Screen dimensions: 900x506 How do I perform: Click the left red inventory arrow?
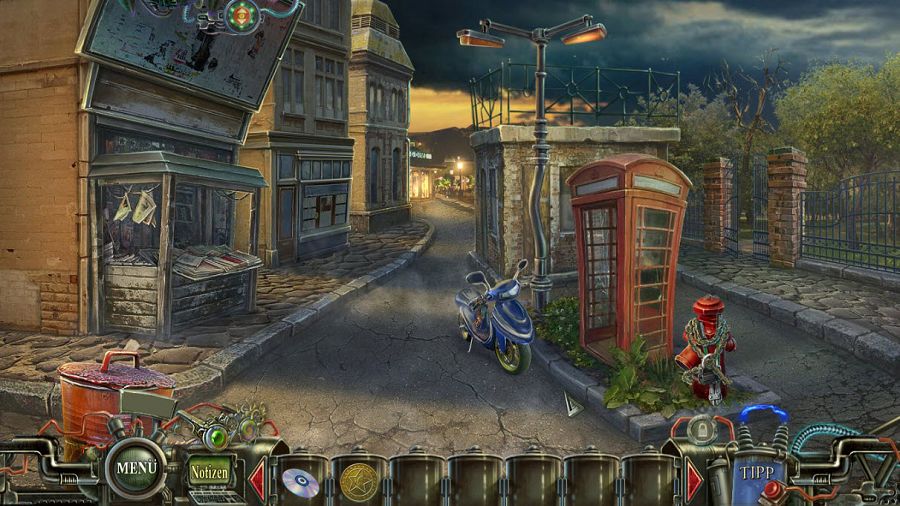tap(256, 480)
